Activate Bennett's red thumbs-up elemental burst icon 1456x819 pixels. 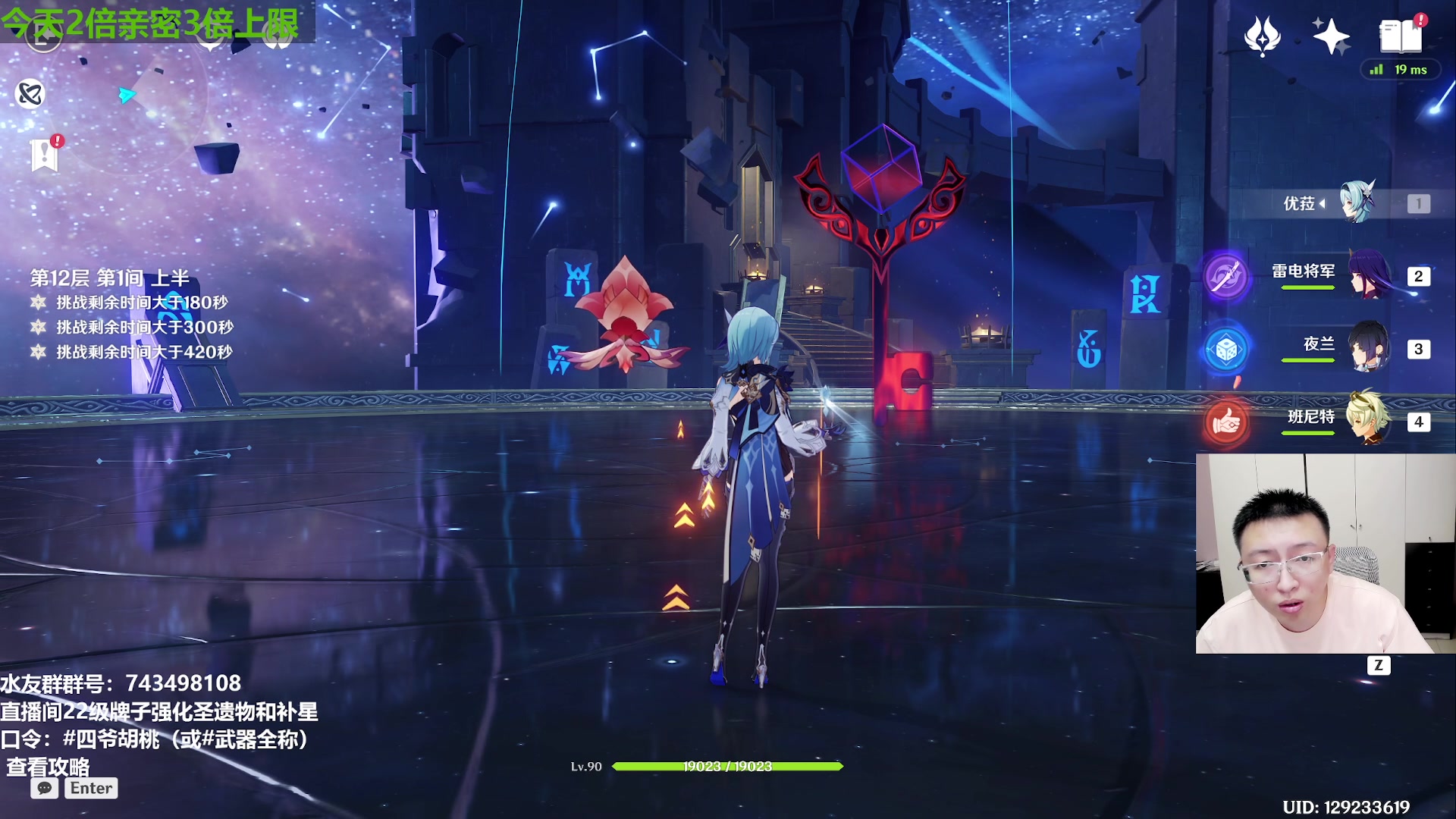tap(1225, 422)
